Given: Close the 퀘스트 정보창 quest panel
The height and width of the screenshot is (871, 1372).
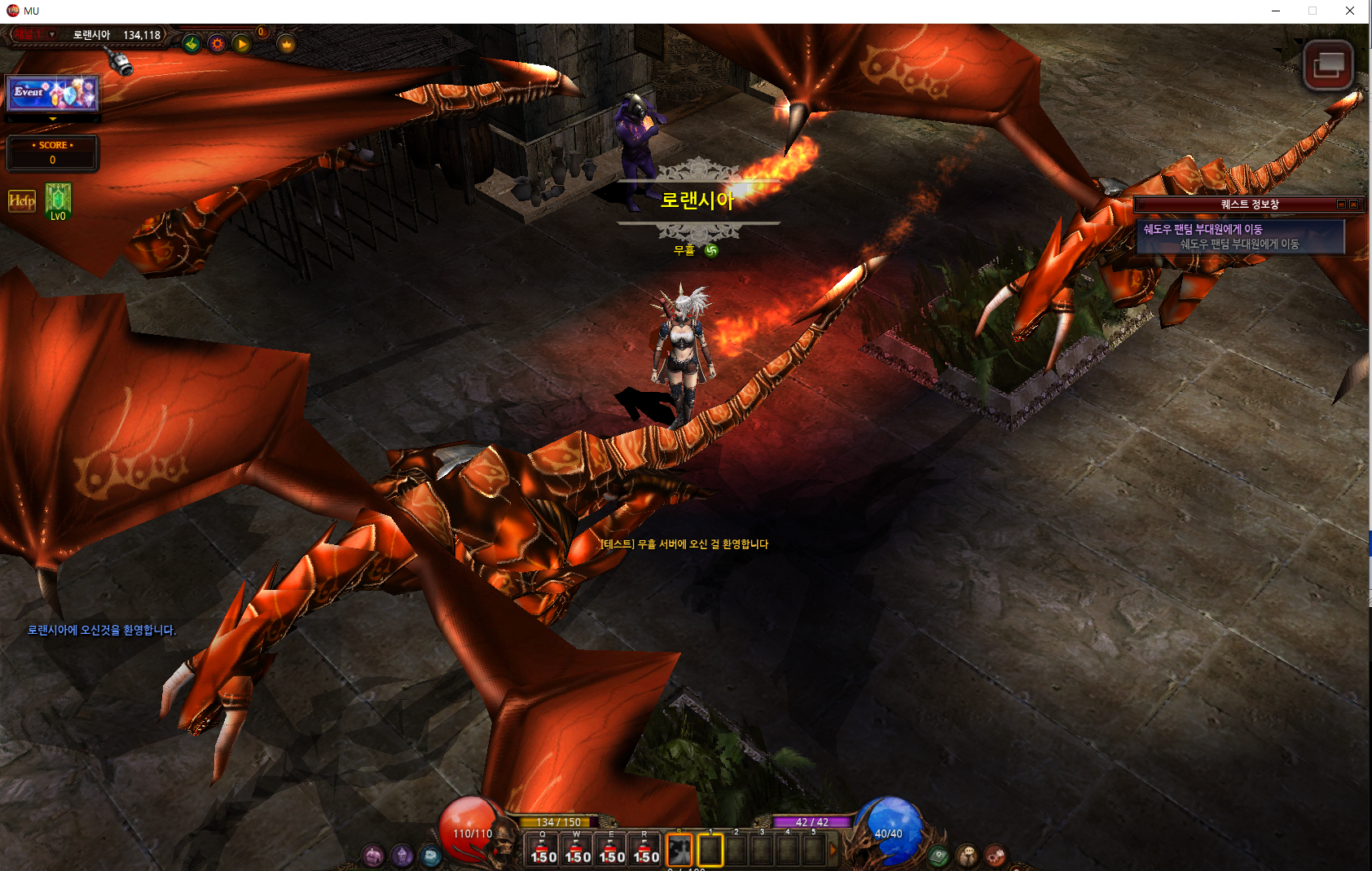Looking at the screenshot, I should coord(1353,205).
